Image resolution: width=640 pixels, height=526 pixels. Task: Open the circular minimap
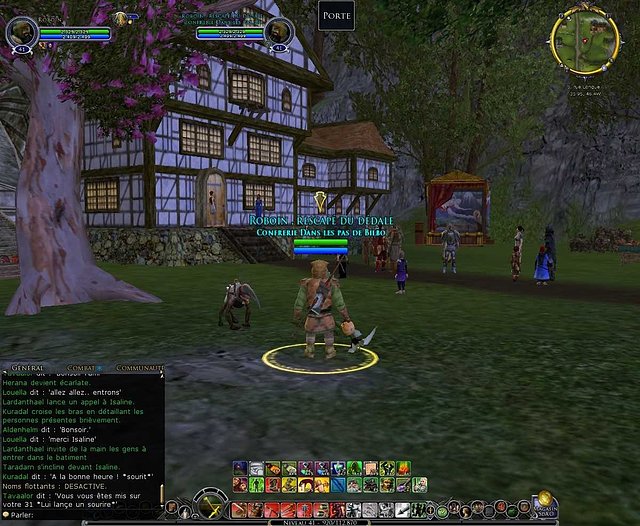[585, 39]
